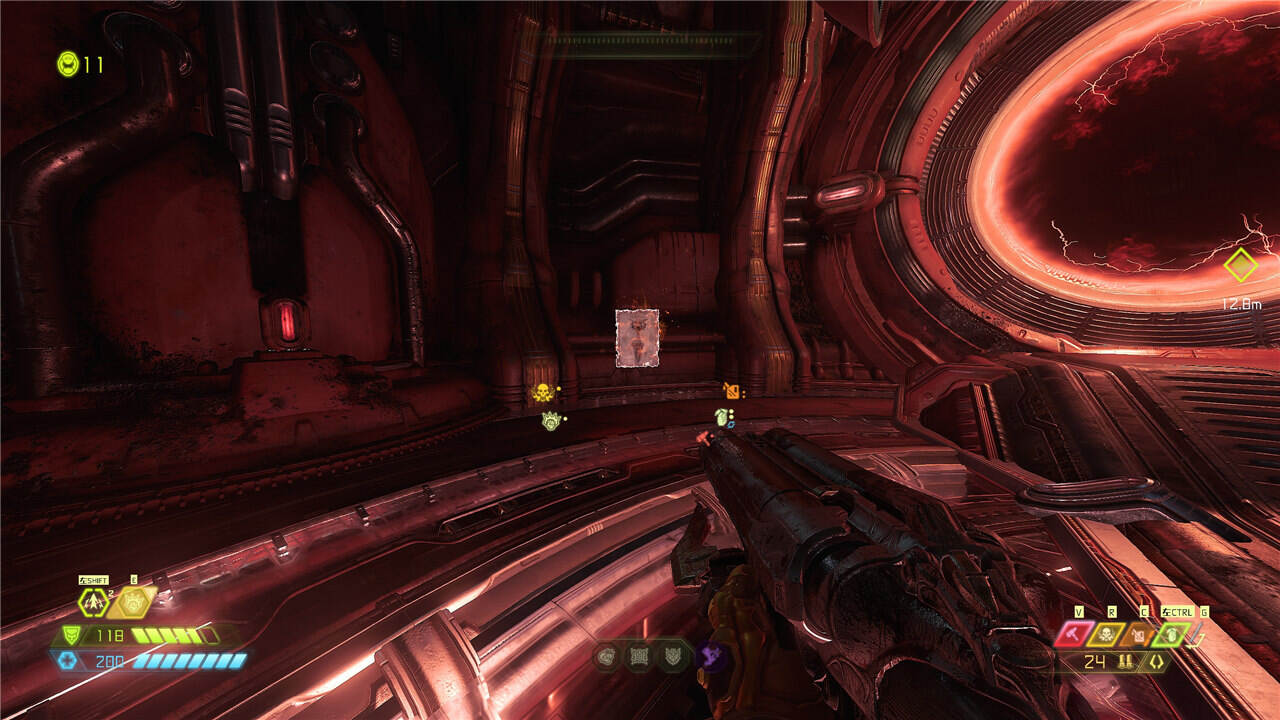
Task: Click the blue health cross icon
Action: (68, 660)
